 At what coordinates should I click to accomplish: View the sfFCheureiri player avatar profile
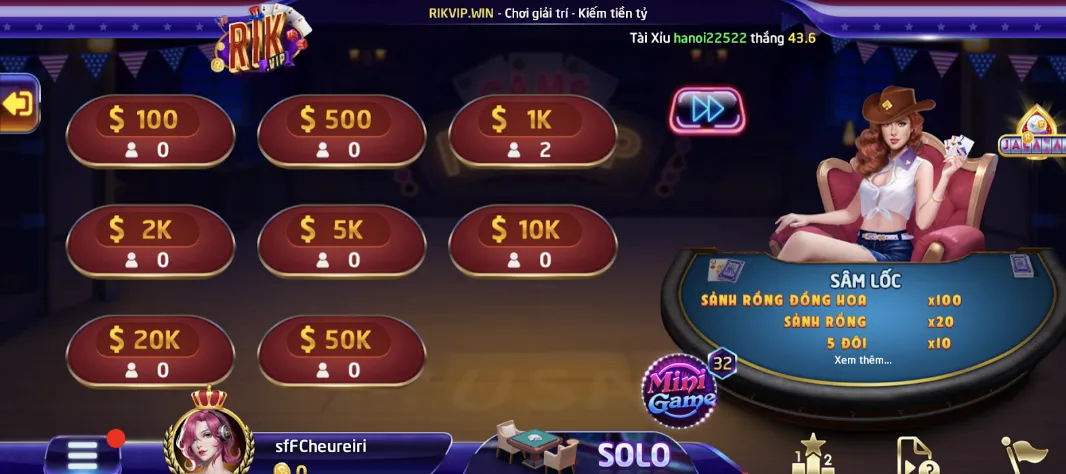(x=208, y=440)
